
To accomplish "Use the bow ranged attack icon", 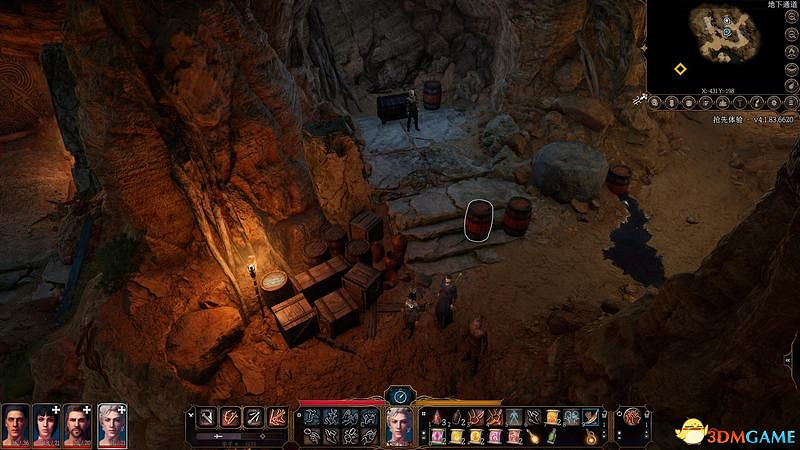I will click(254, 416).
